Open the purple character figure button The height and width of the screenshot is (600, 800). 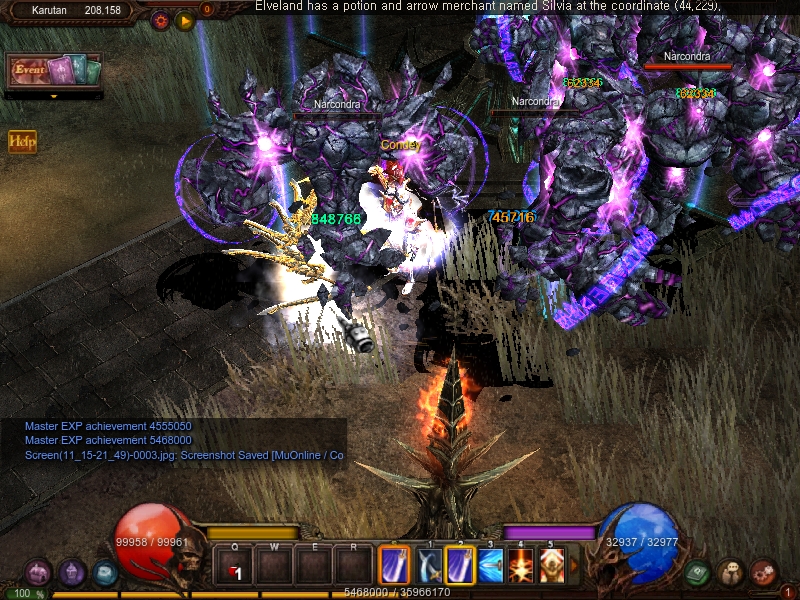tap(71, 573)
